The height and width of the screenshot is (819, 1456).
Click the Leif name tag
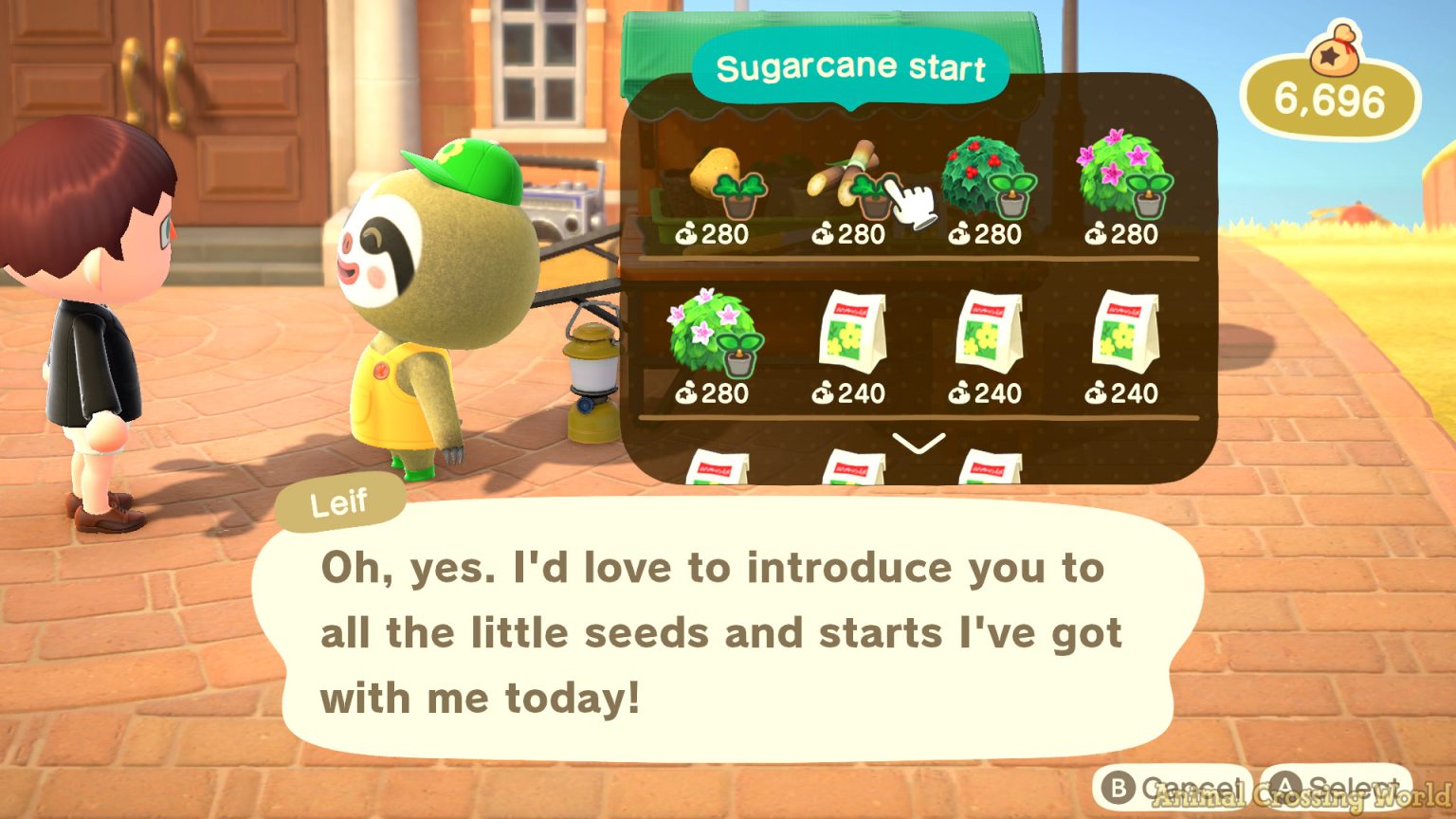tap(340, 500)
